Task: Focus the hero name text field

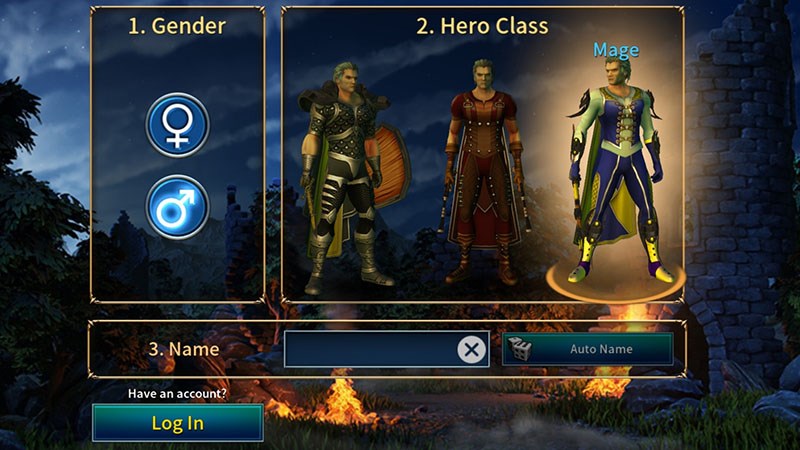Action: [x=370, y=349]
